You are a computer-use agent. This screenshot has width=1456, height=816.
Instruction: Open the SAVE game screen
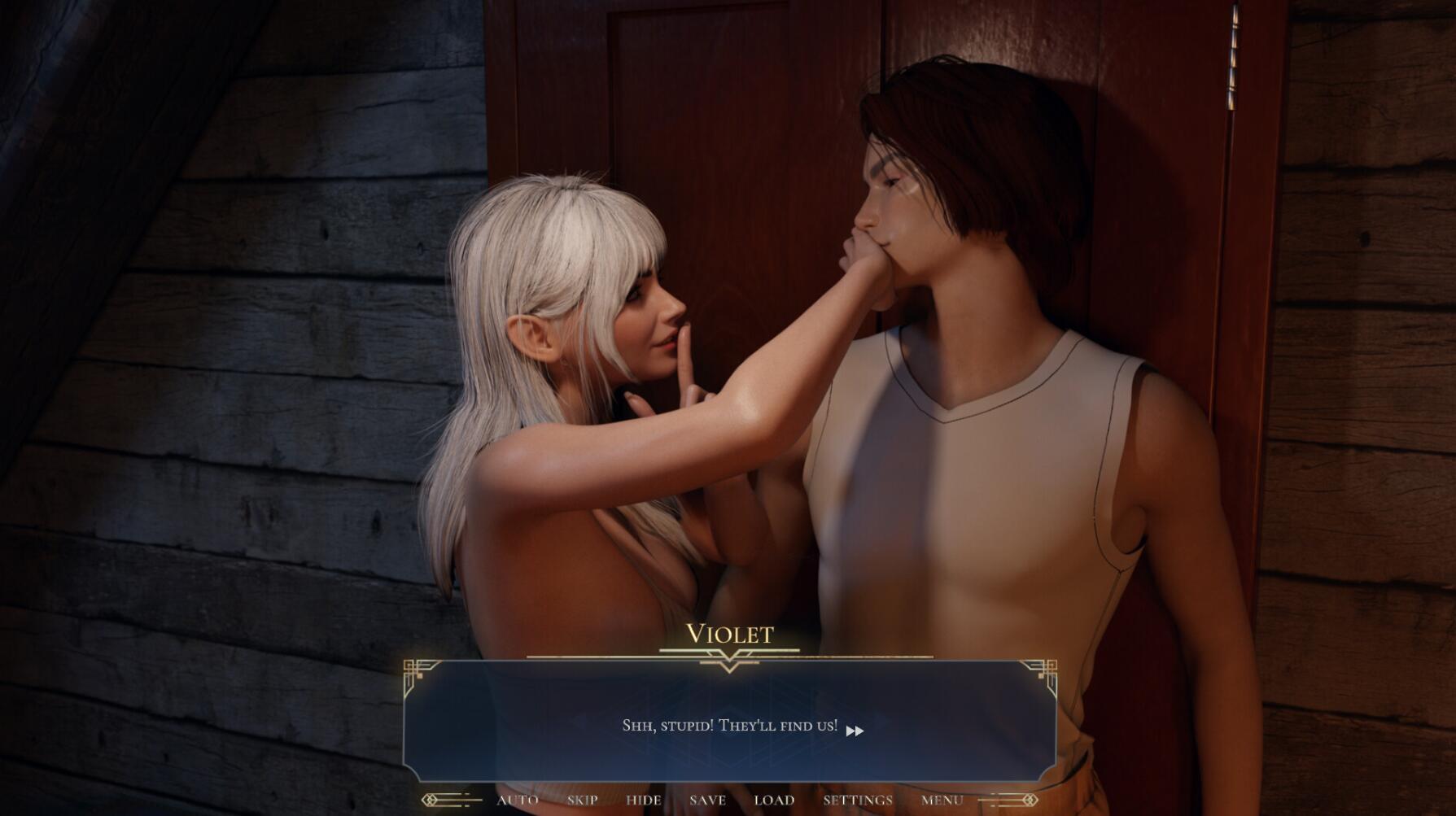tap(706, 801)
